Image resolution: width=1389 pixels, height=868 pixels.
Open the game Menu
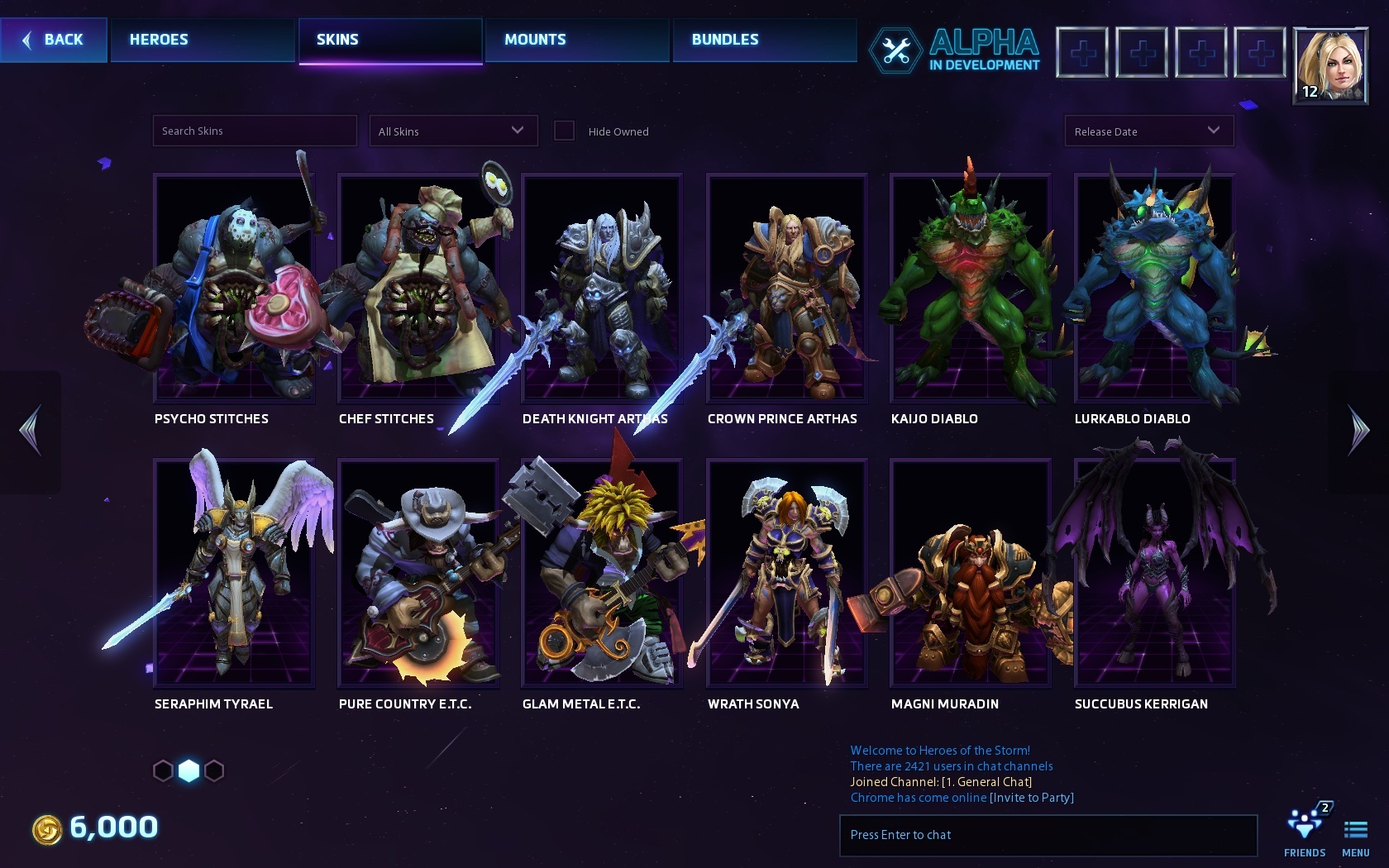(1356, 833)
